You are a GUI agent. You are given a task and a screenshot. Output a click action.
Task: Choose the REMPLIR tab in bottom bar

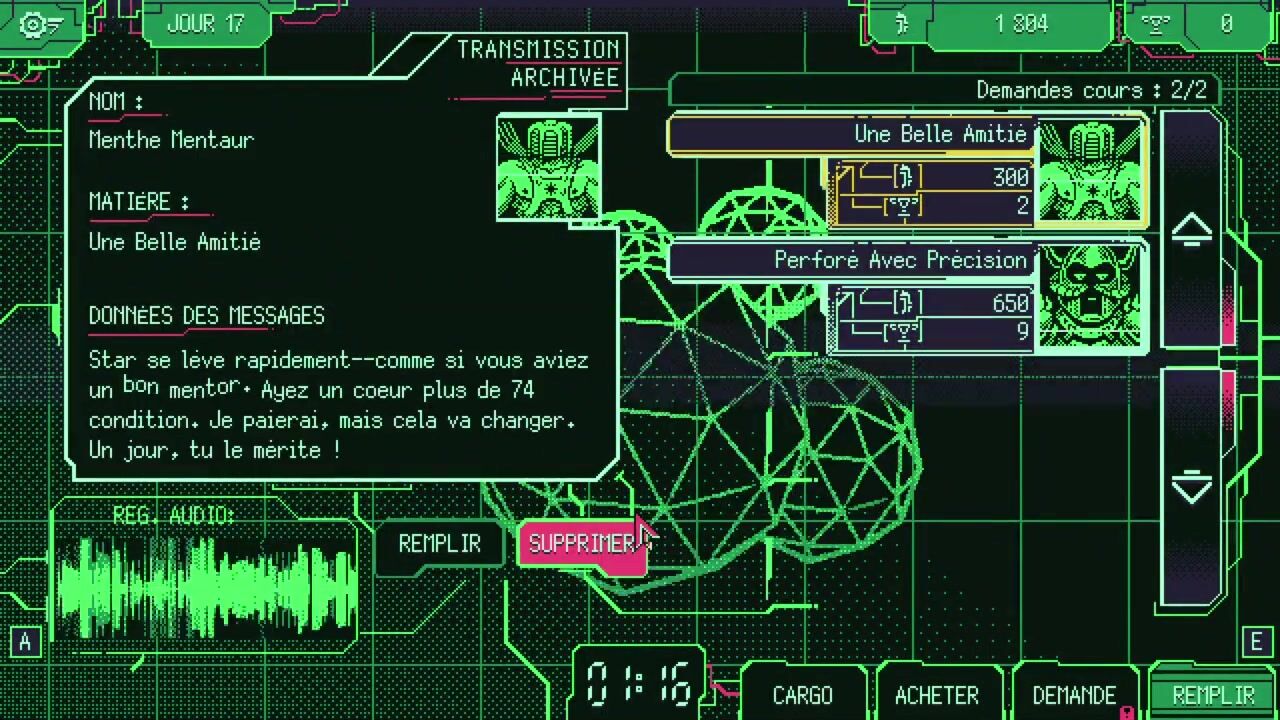[x=1212, y=695]
